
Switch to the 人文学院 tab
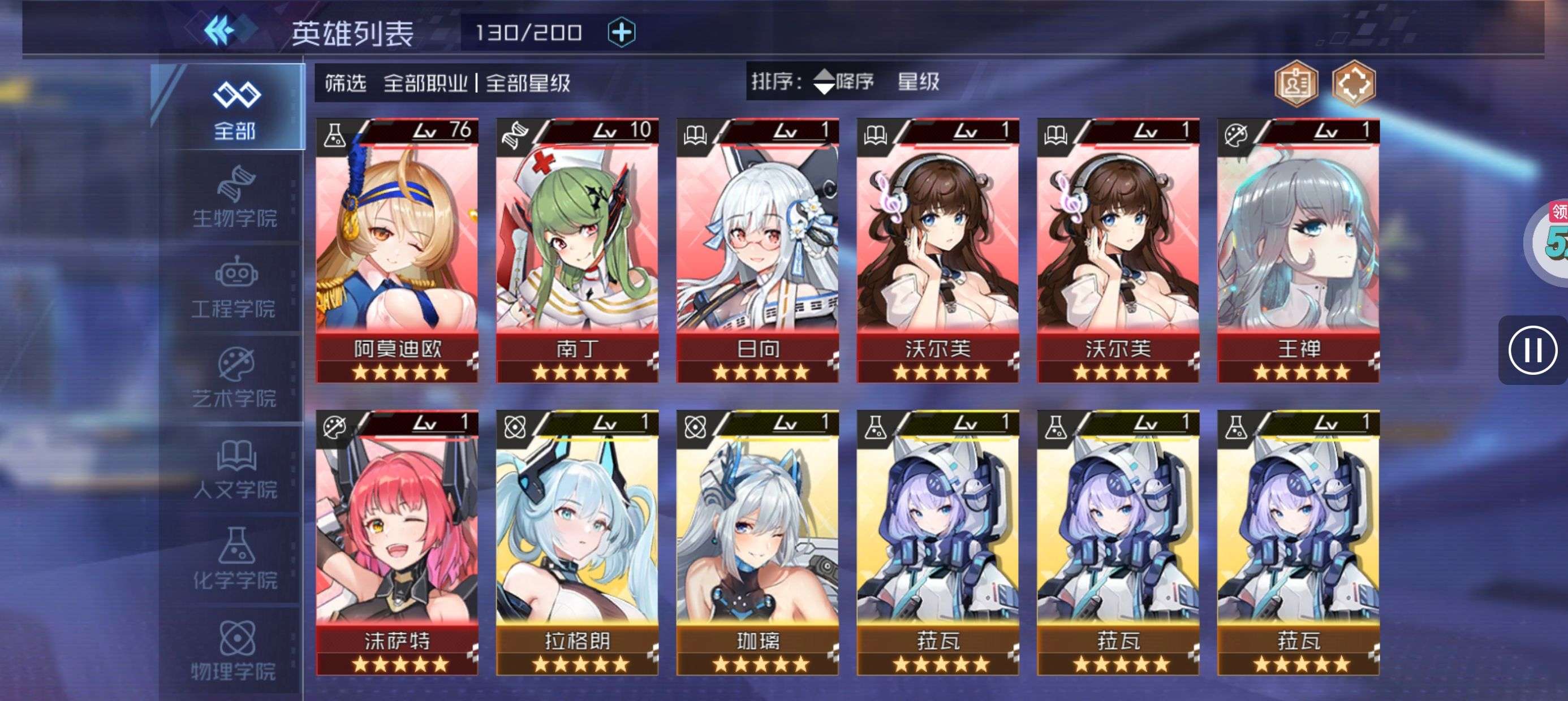235,470
